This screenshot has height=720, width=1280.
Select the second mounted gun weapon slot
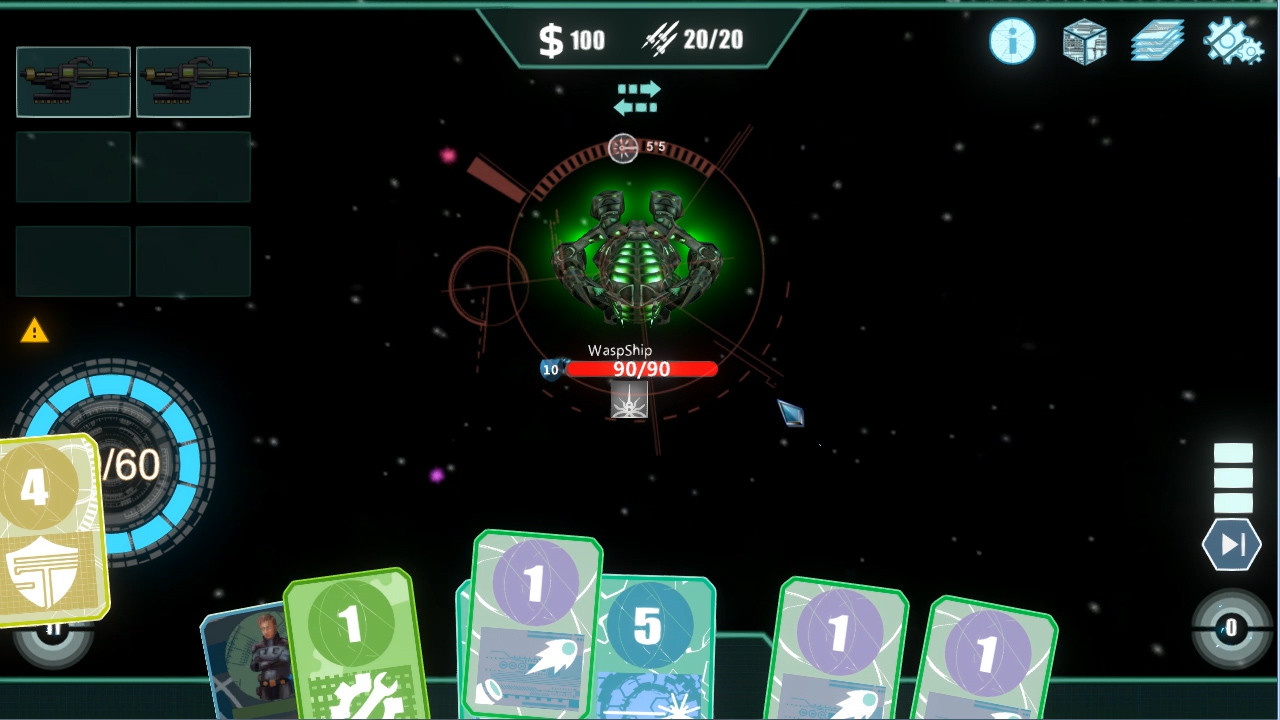coord(193,82)
